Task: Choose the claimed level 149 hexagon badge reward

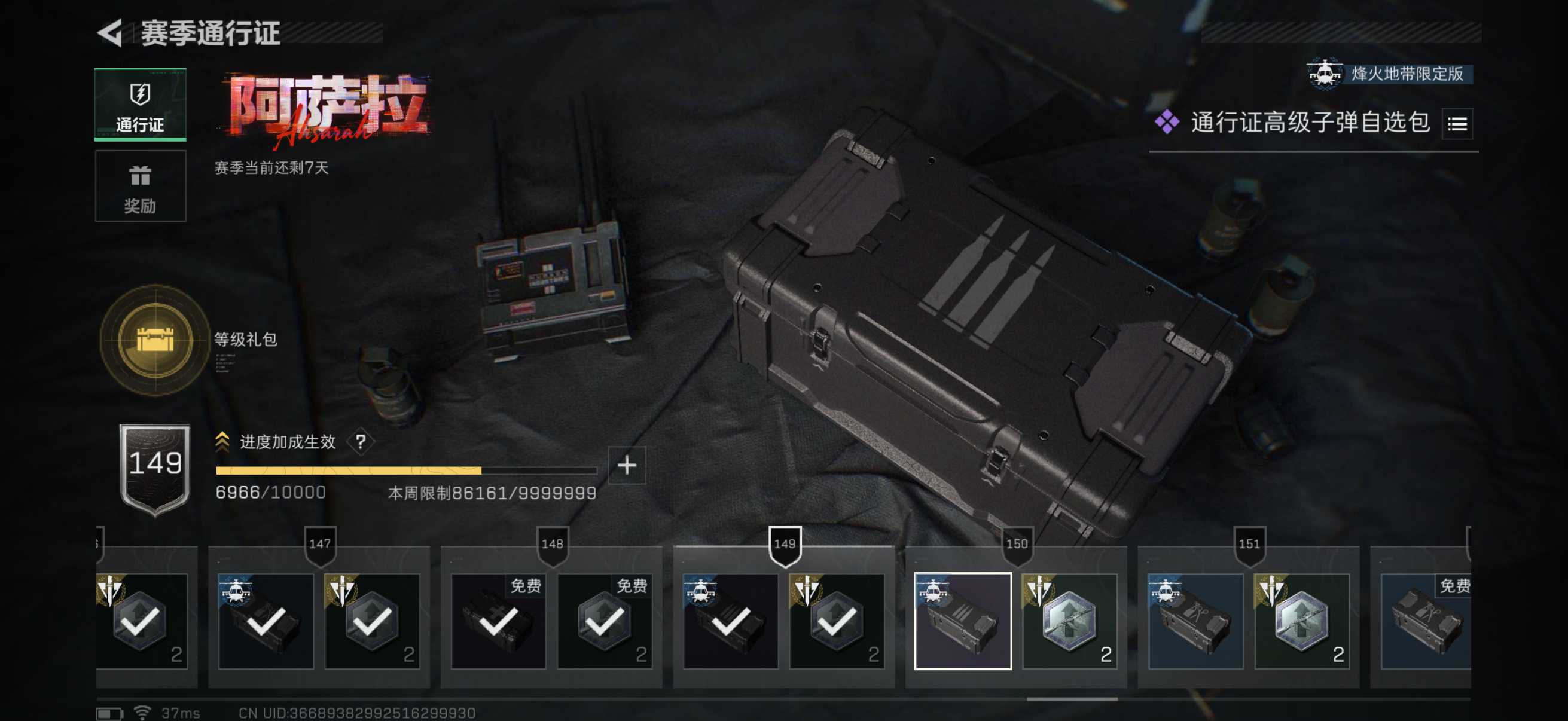Action: (837, 621)
